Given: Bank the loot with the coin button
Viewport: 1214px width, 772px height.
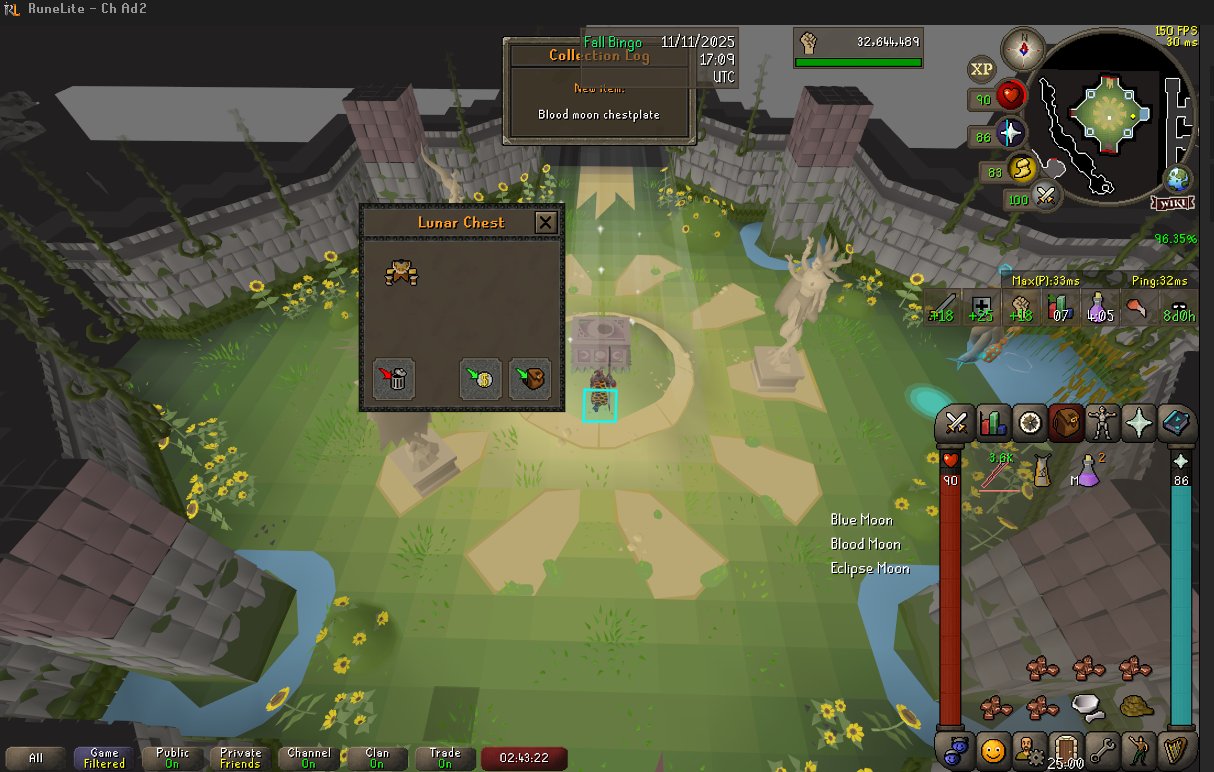Looking at the screenshot, I should click(480, 379).
